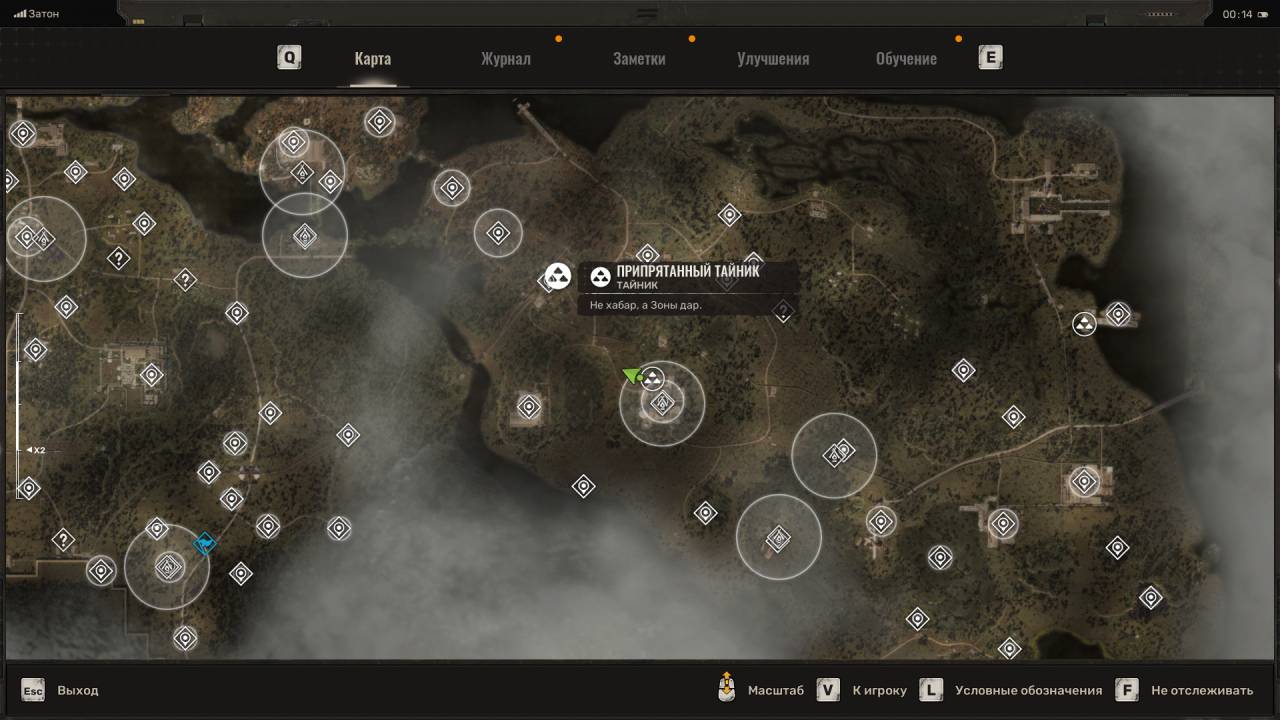Switch to the Карта tab
Viewport: 1280px width, 720px height.
tap(372, 58)
